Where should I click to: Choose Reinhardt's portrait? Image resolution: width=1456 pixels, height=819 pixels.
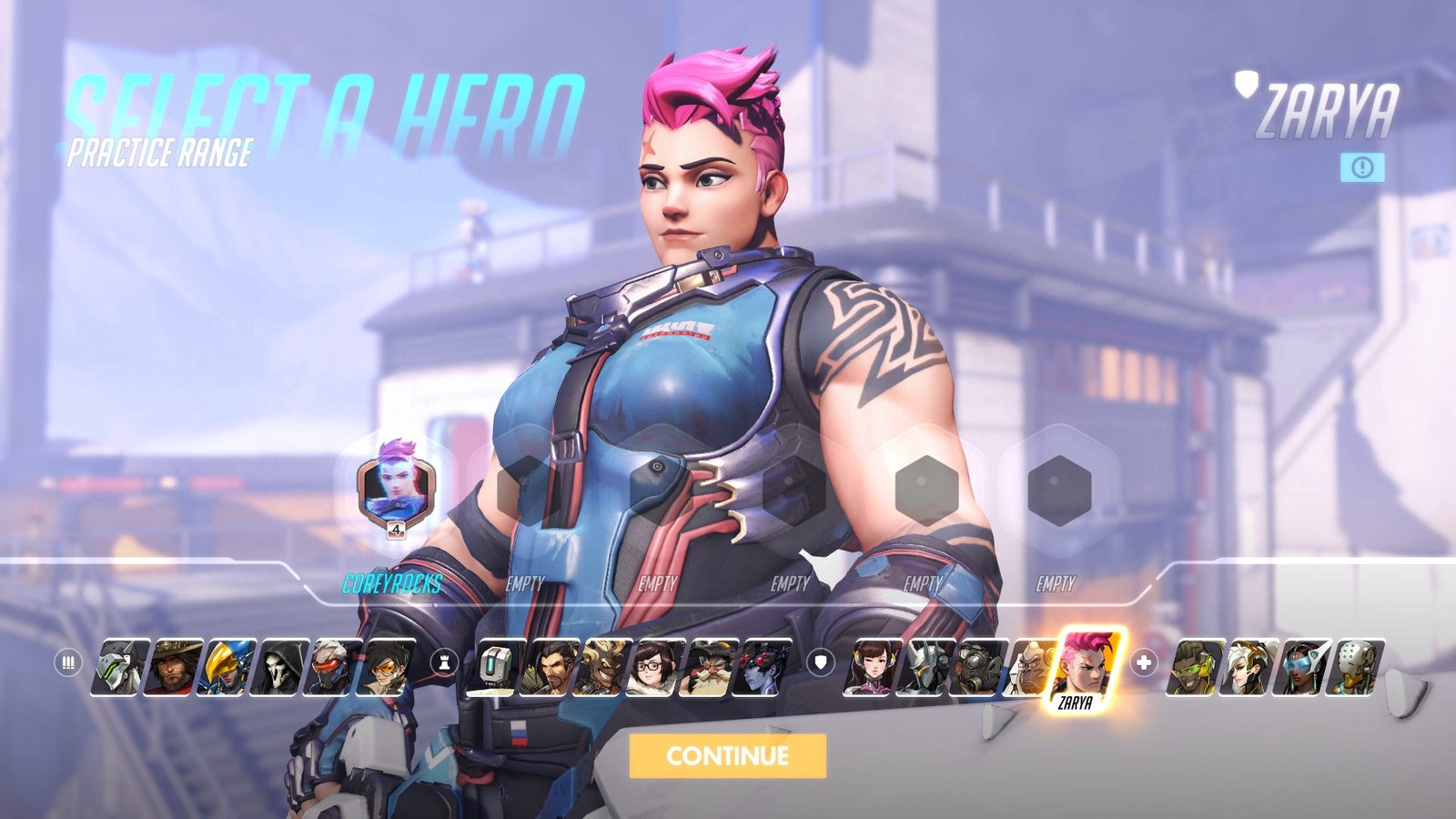coord(925,668)
